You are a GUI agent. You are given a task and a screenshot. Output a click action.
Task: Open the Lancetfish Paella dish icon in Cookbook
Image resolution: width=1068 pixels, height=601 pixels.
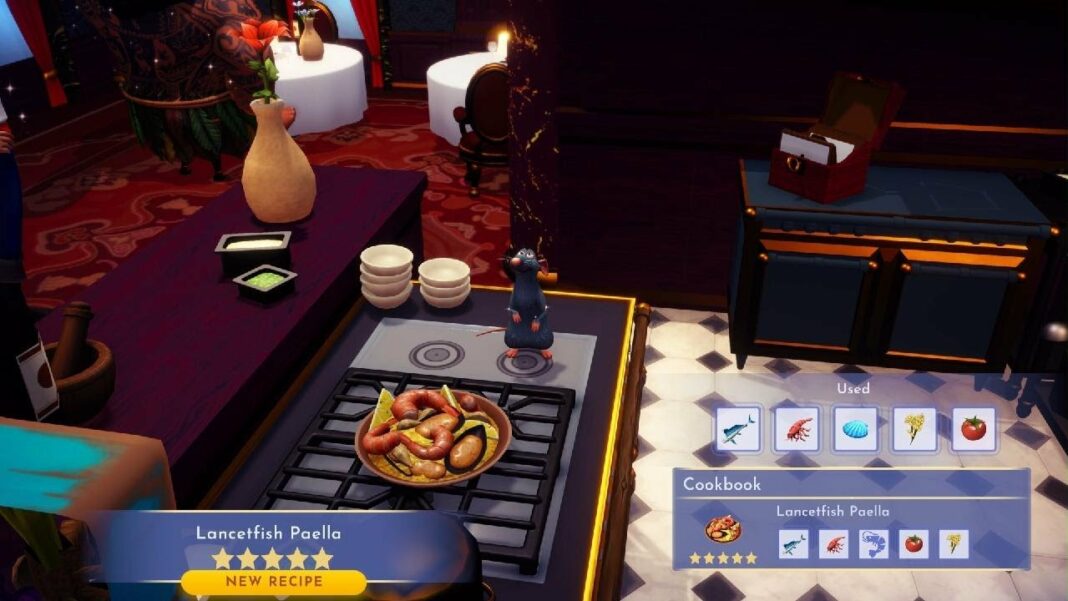[x=723, y=530]
